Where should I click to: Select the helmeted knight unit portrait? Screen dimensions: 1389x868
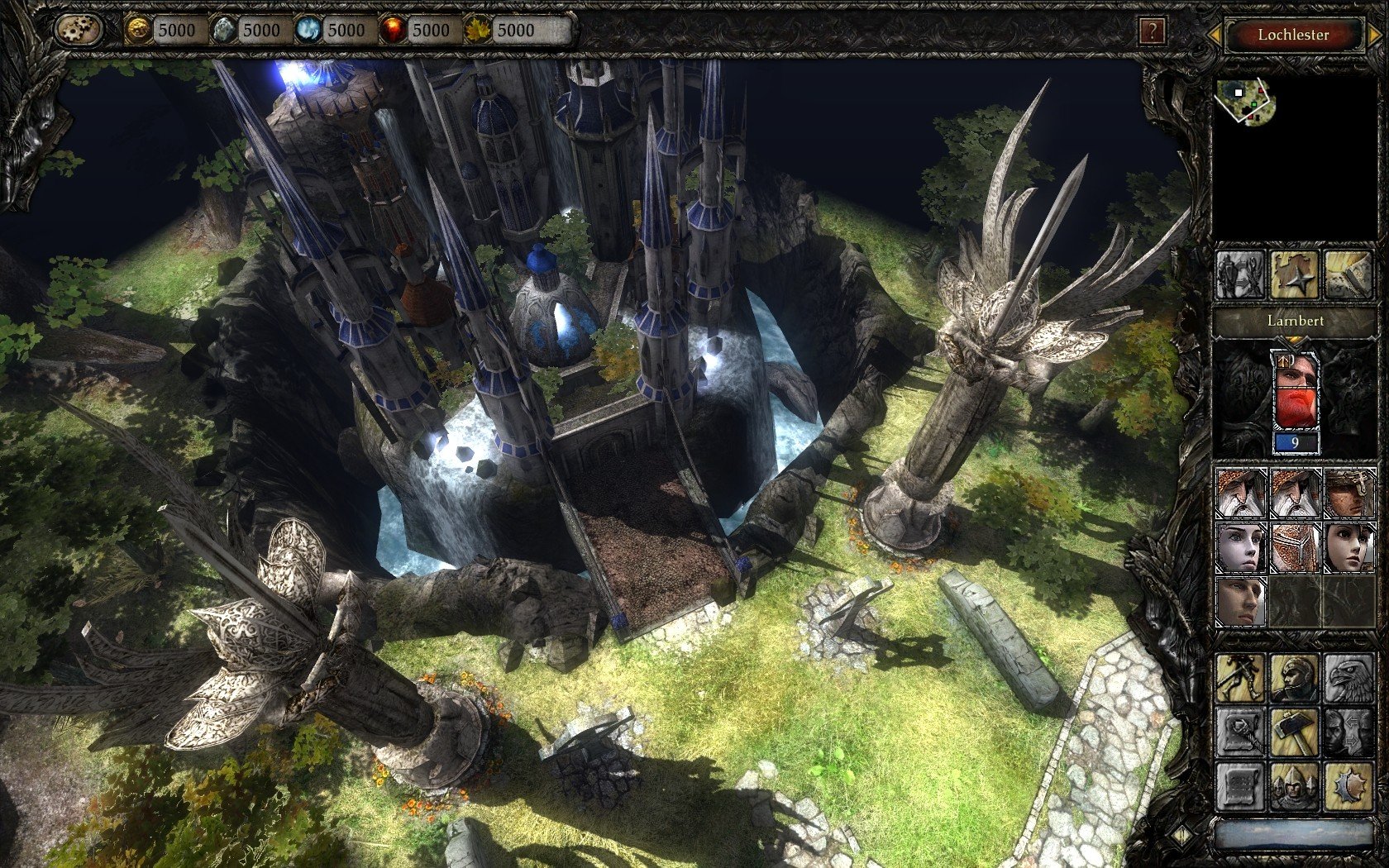click(1294, 546)
